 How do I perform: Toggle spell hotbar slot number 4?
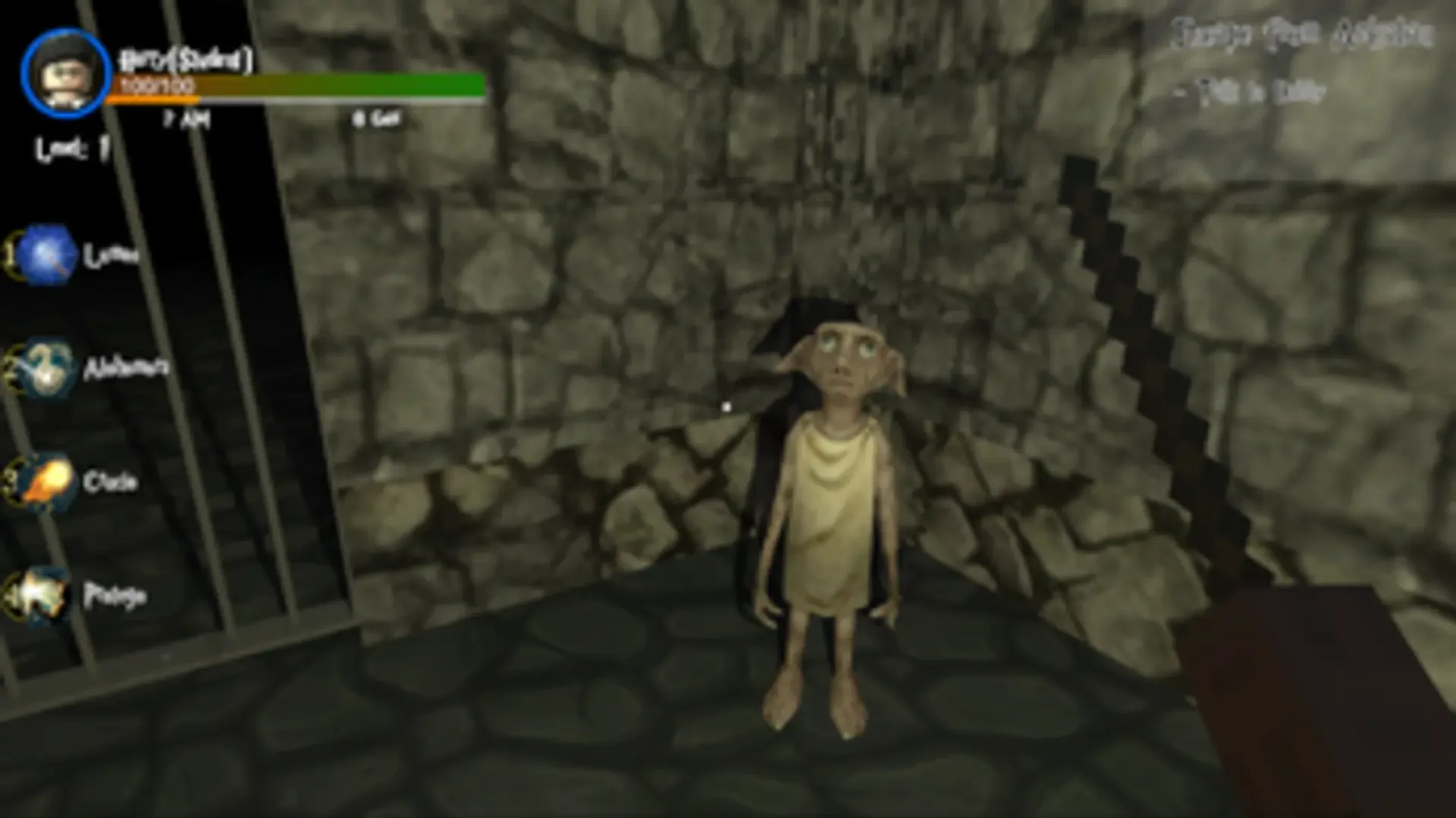point(6,594)
